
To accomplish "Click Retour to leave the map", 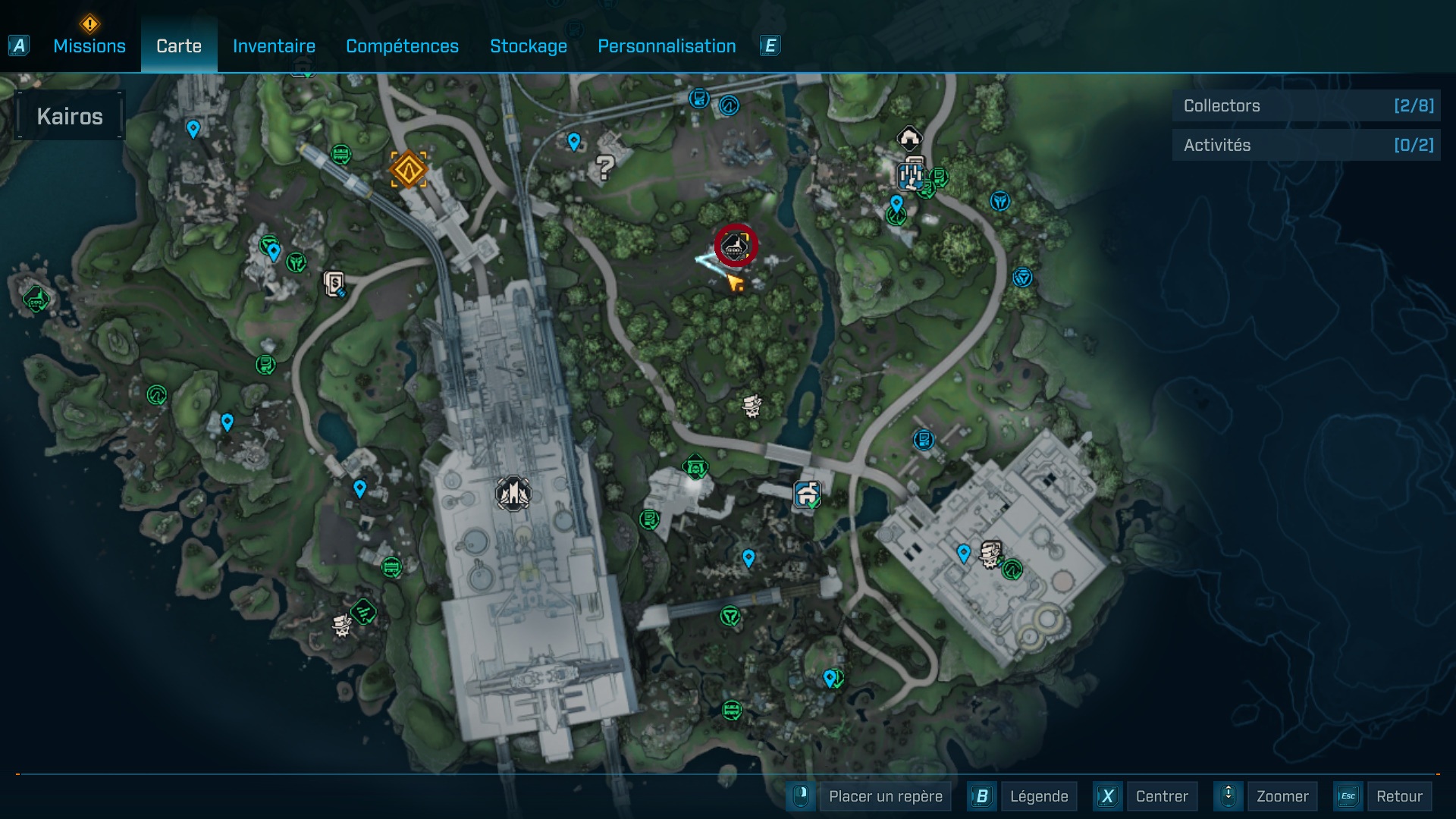I will [1399, 796].
